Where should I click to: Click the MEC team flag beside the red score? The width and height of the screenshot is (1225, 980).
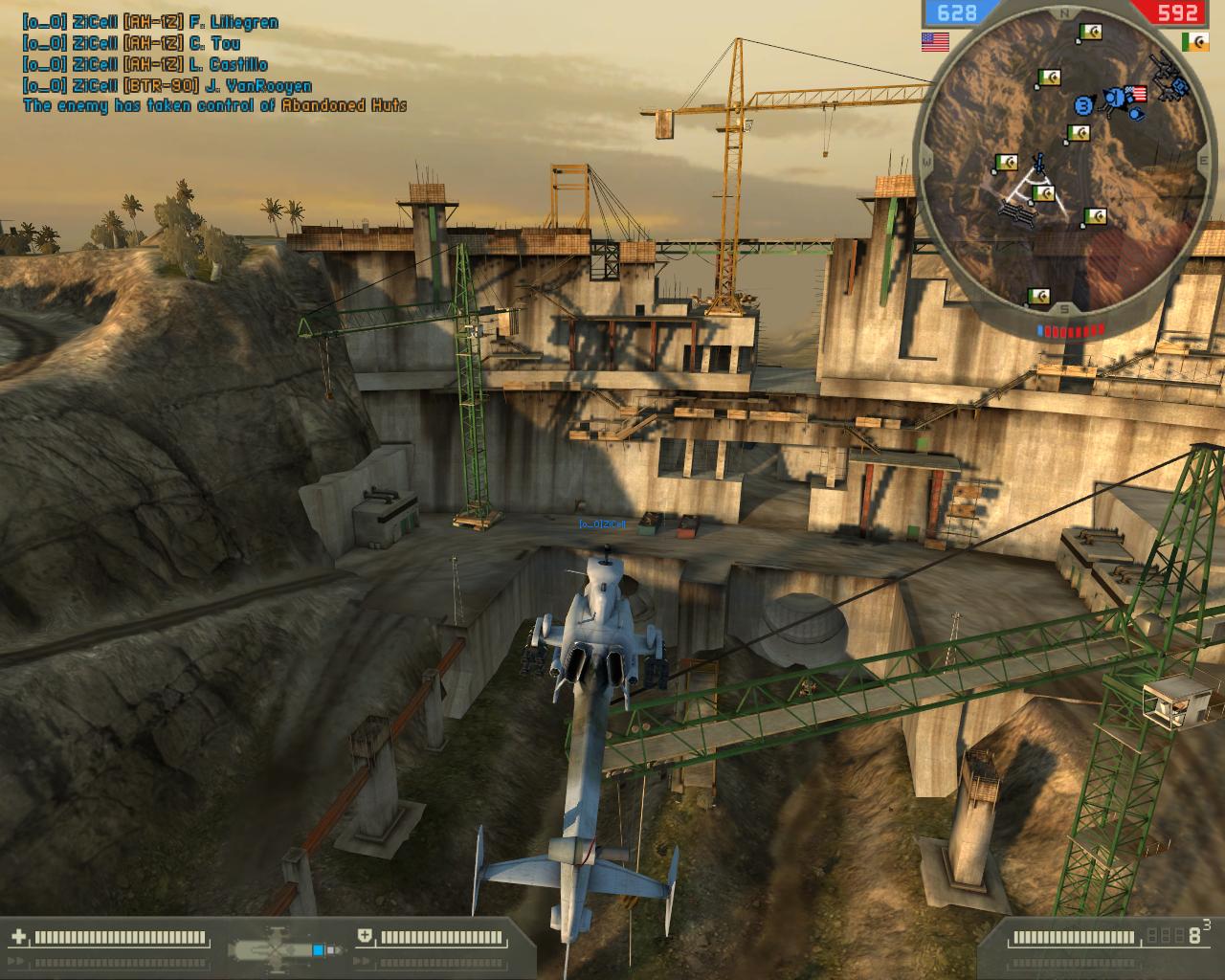click(x=1194, y=42)
